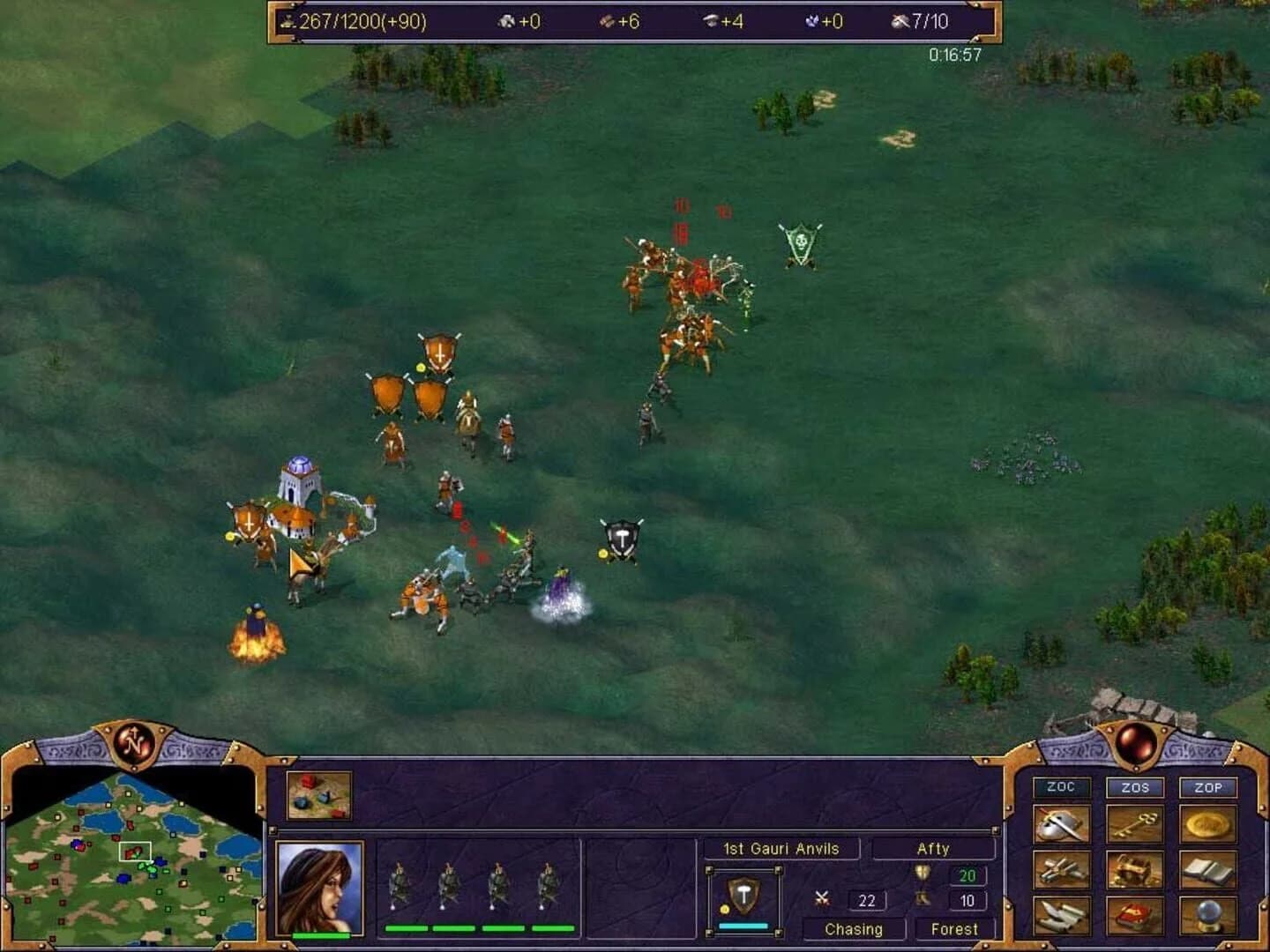Screen dimensions: 1270x952
Task: Toggle the ZOP display button
Action: (x=1208, y=788)
